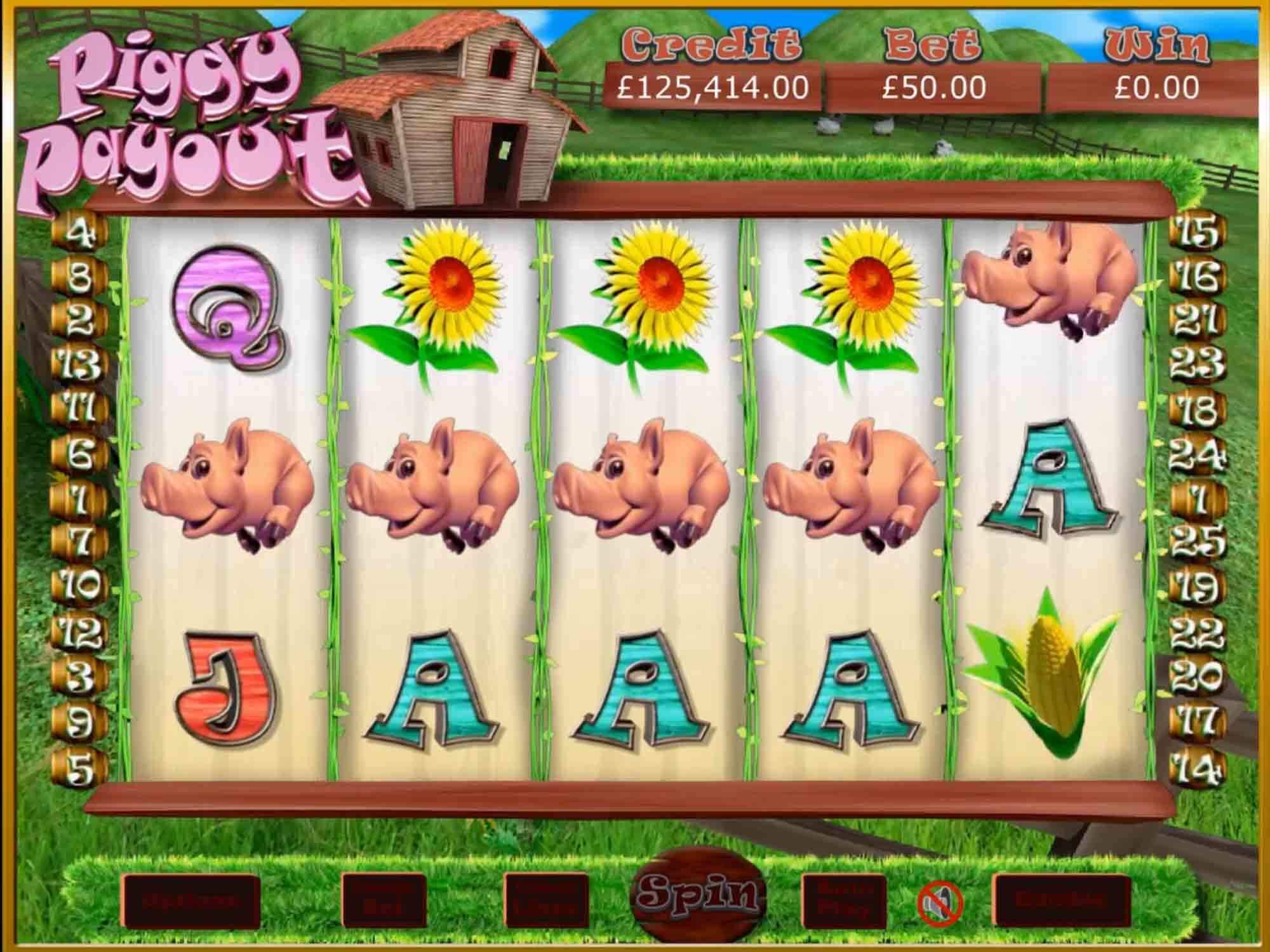Click the Bet button
Viewport: 1270px width, 952px height.
[x=384, y=901]
